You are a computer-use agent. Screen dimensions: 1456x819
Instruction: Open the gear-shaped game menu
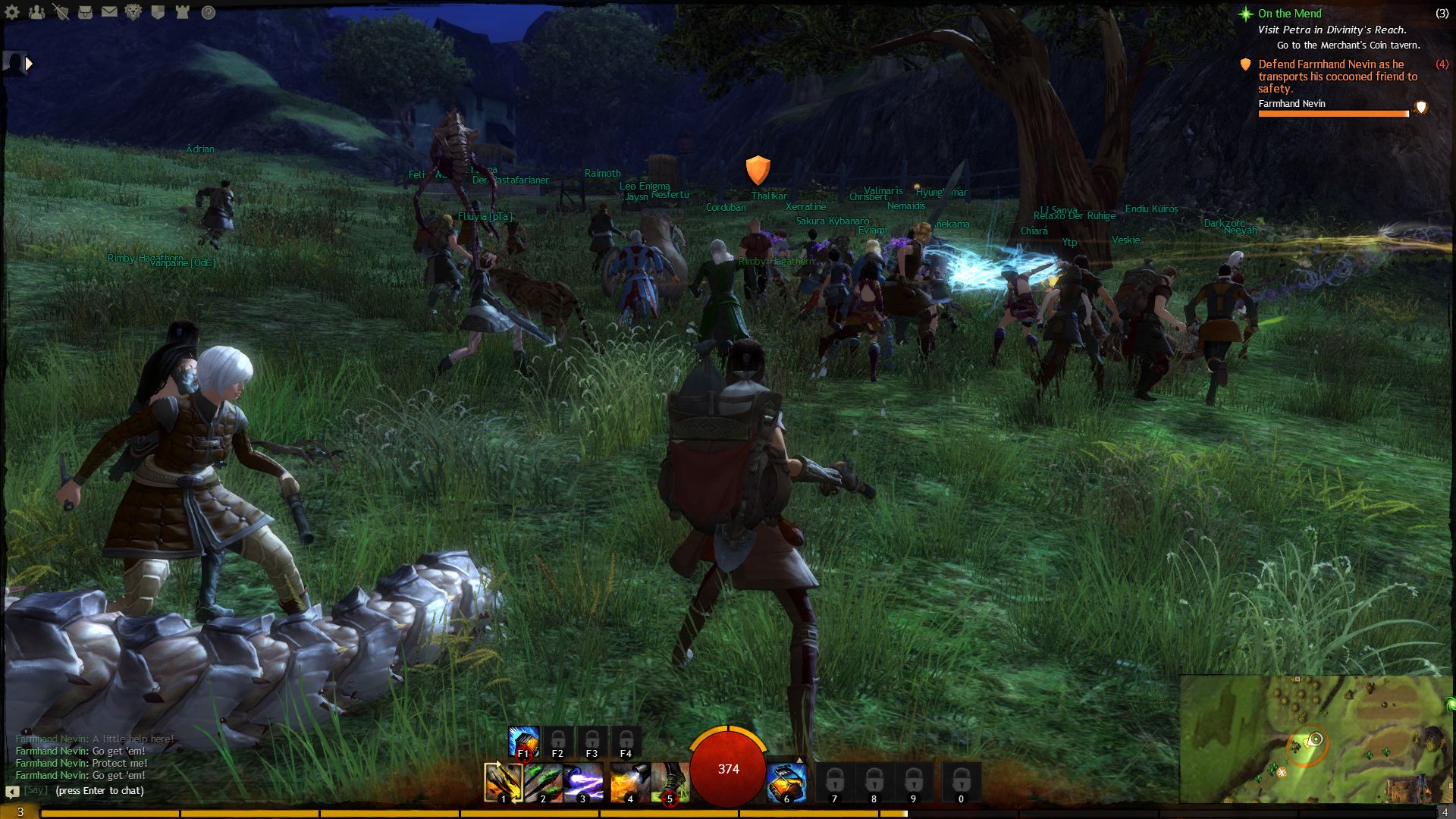12,12
